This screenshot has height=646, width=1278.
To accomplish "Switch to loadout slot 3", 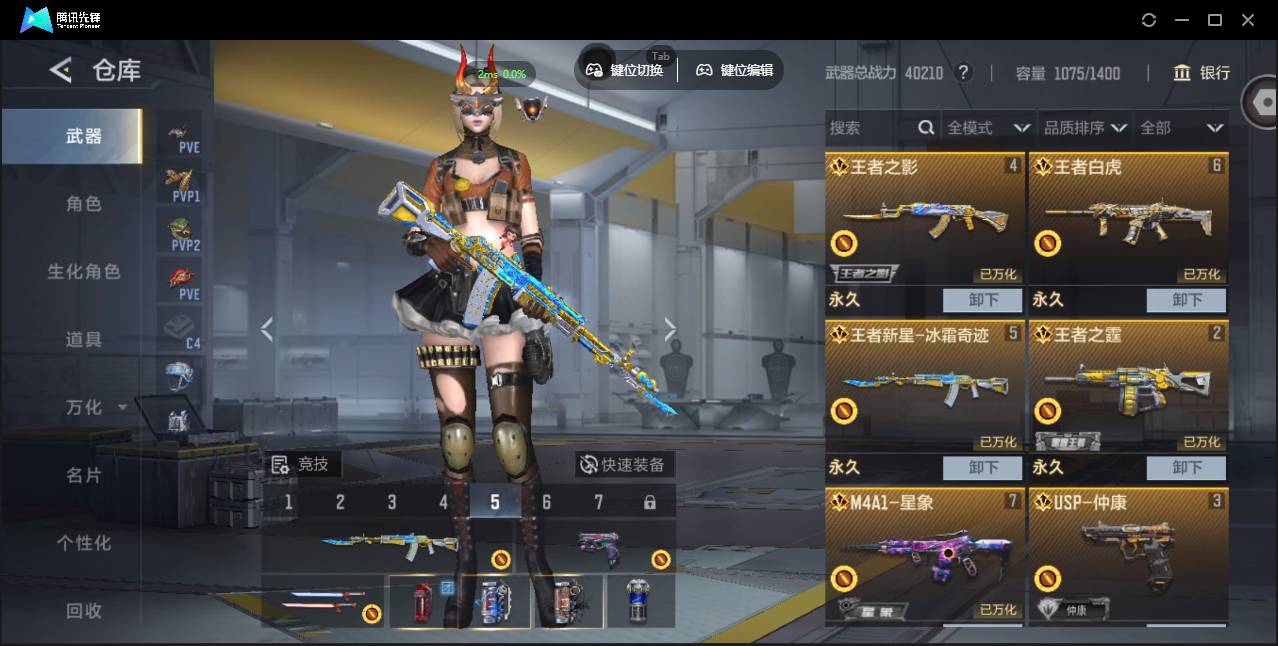I will tap(392, 502).
